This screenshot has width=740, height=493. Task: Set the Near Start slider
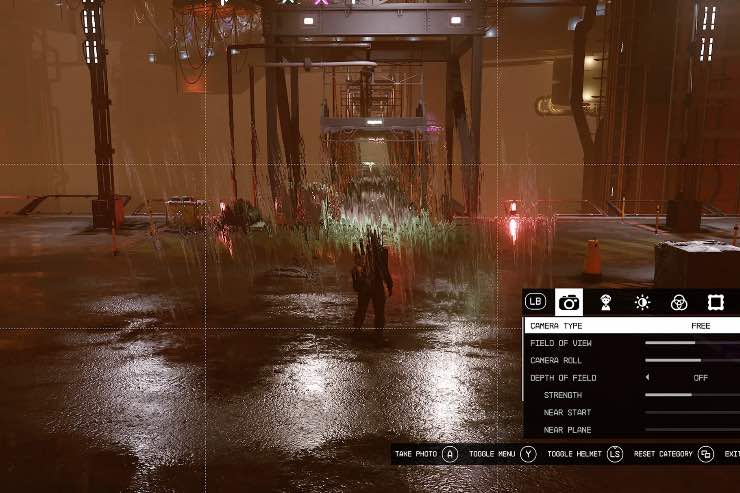click(x=692, y=412)
